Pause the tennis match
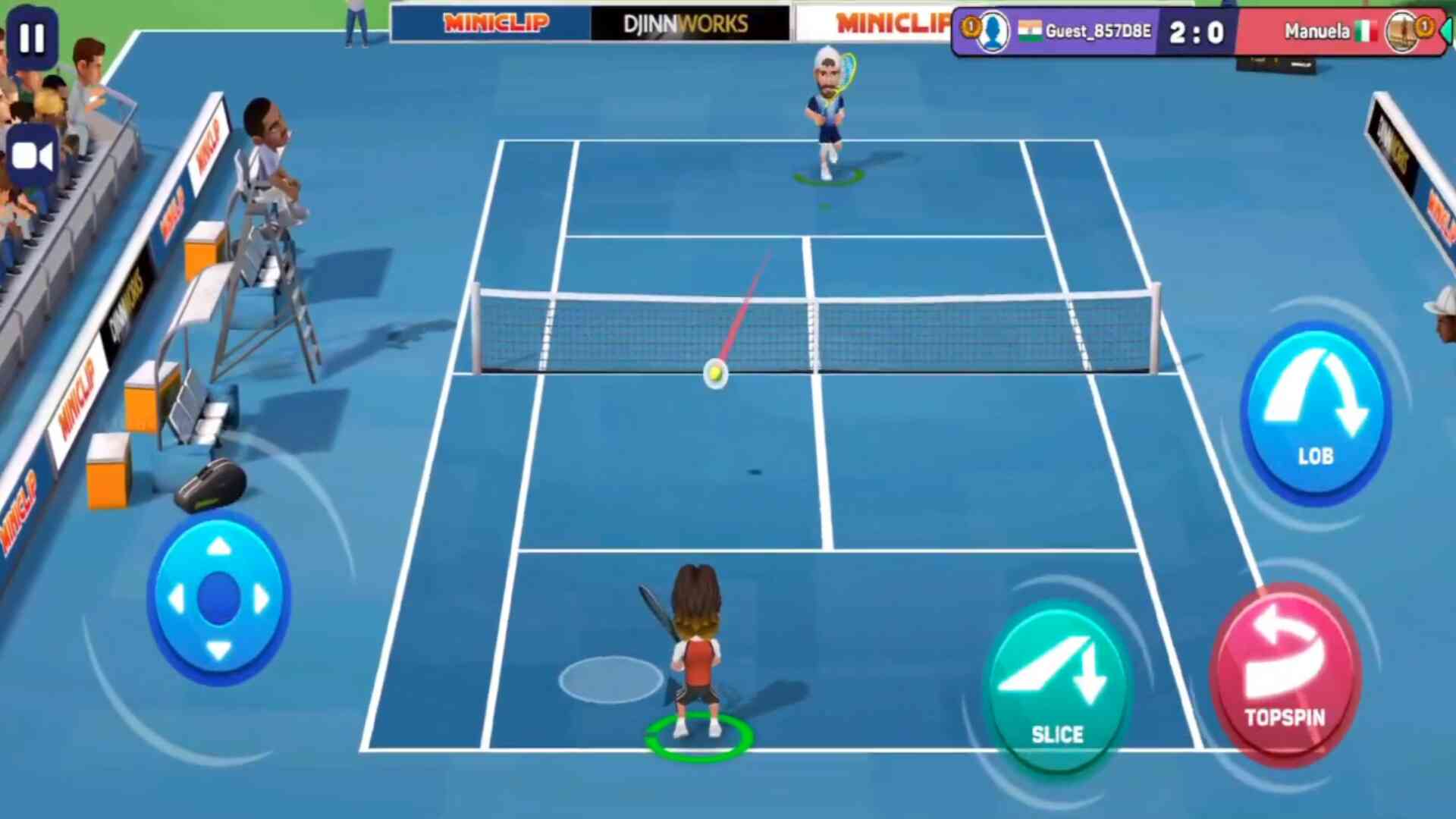Screen dimensions: 1456x819 (x=32, y=38)
